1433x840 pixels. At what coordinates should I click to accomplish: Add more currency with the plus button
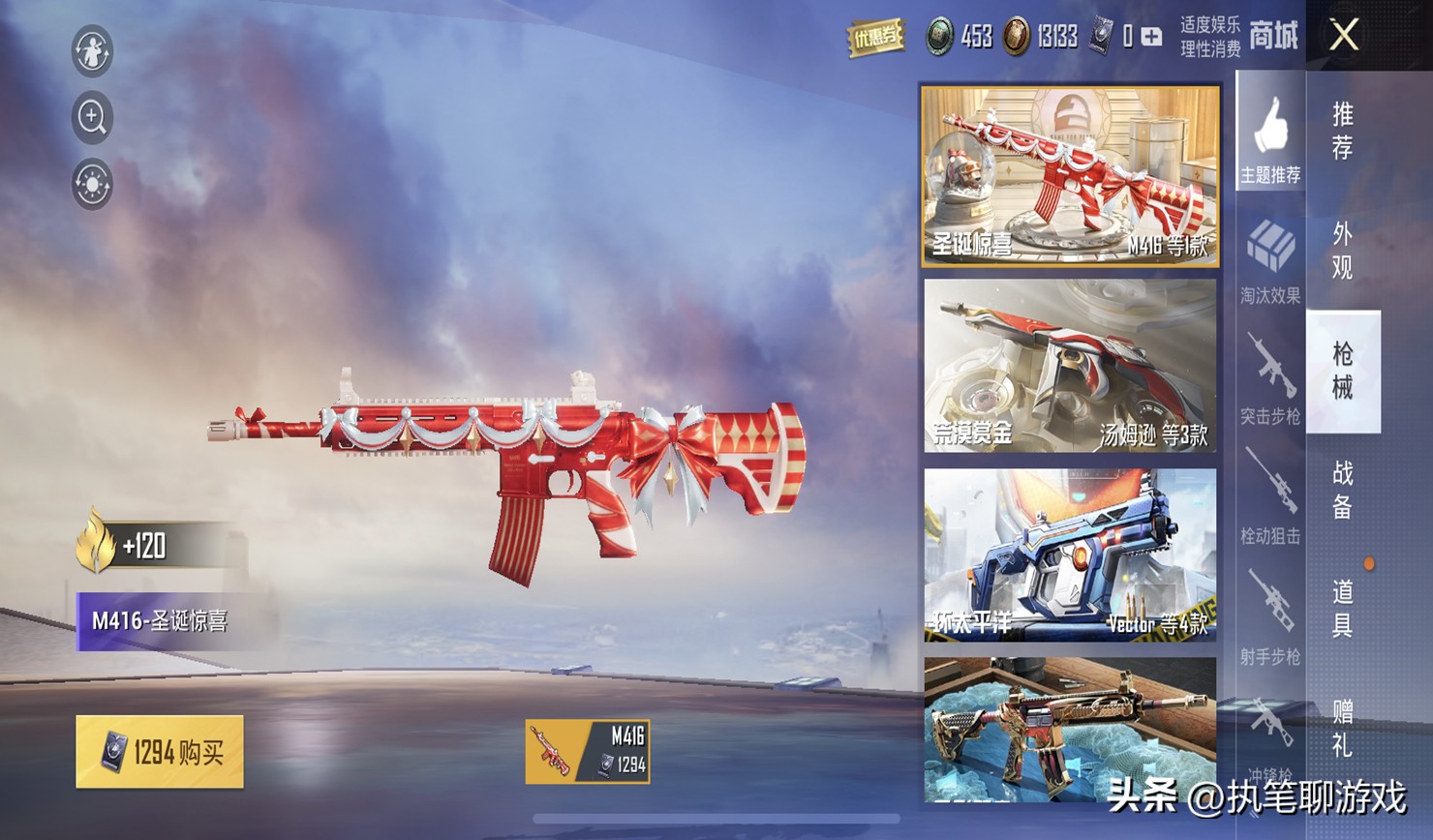(1151, 37)
